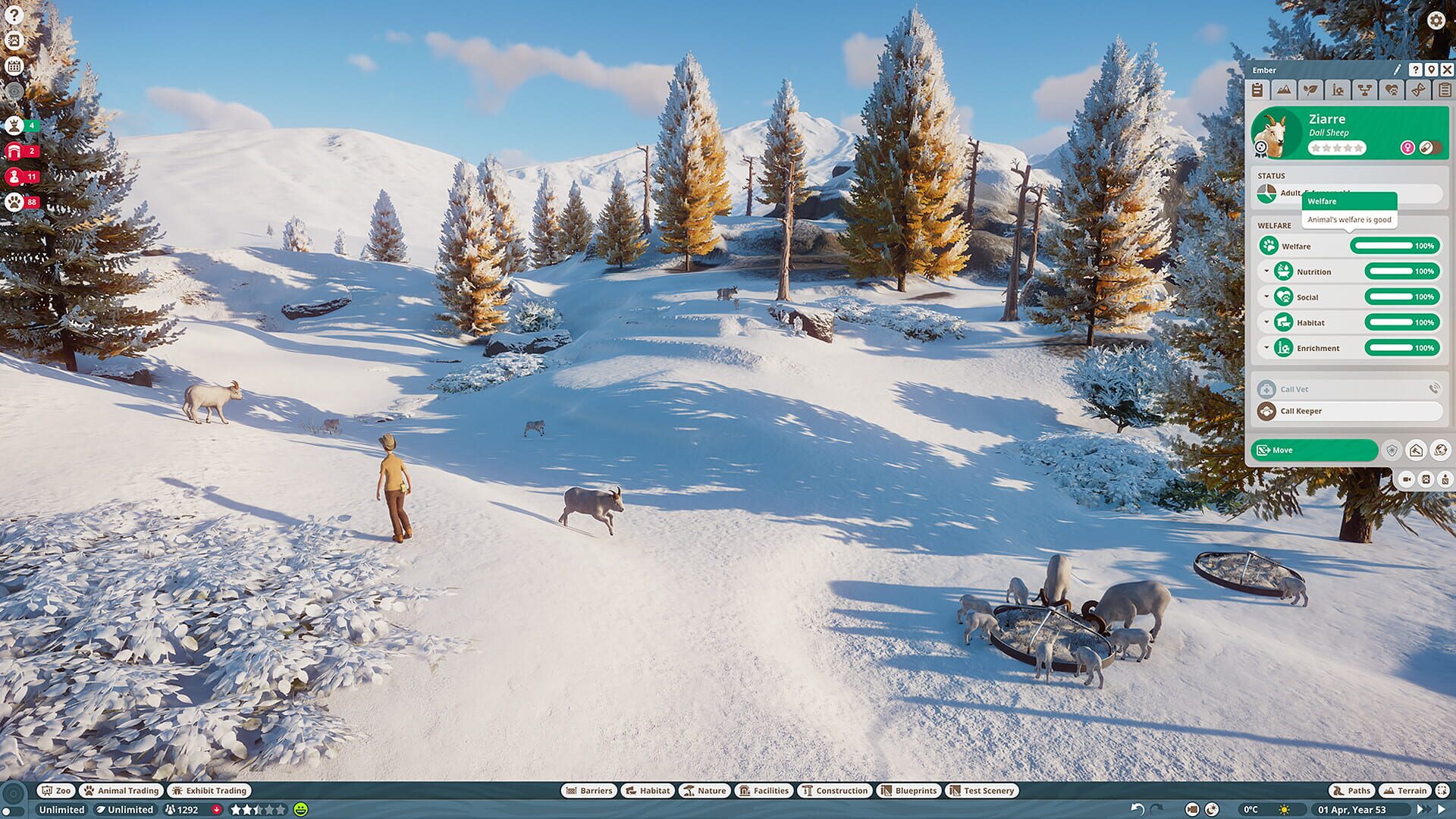This screenshot has height=819, width=1456.
Task: Open the enrichment tab with the heart-paw icon
Action: 1390,91
